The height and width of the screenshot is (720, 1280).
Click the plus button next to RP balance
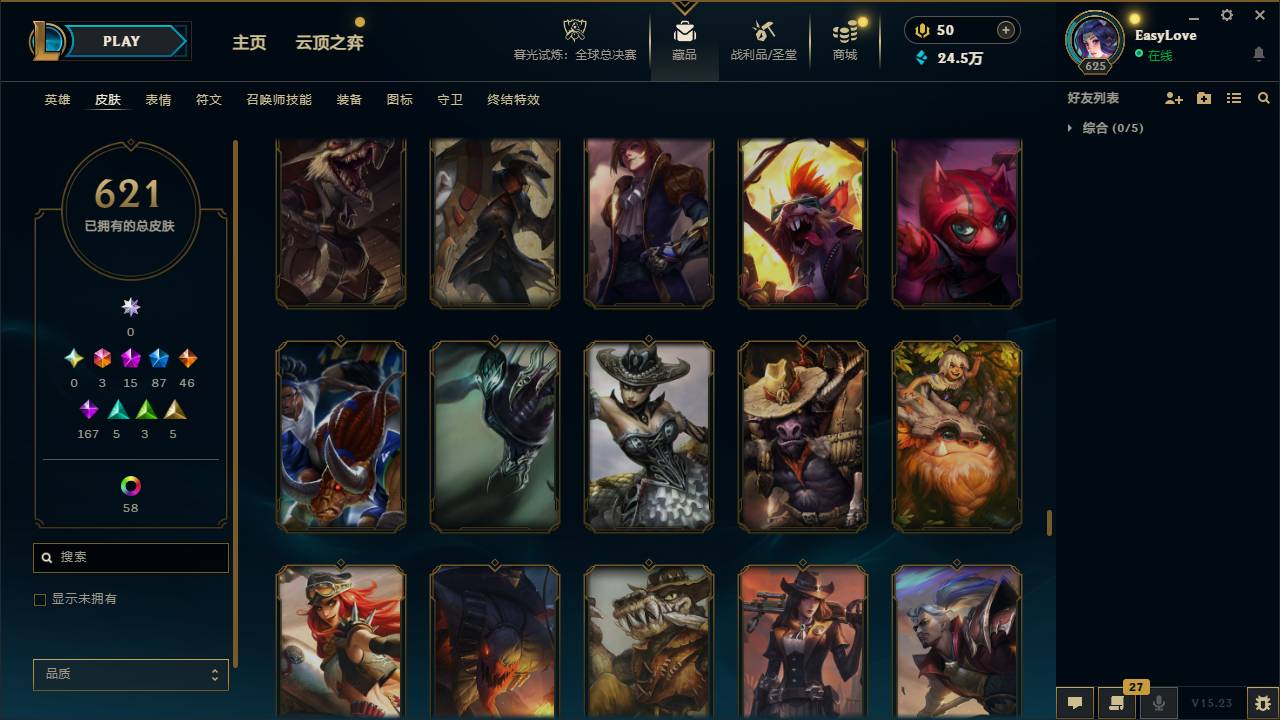[x=1004, y=30]
